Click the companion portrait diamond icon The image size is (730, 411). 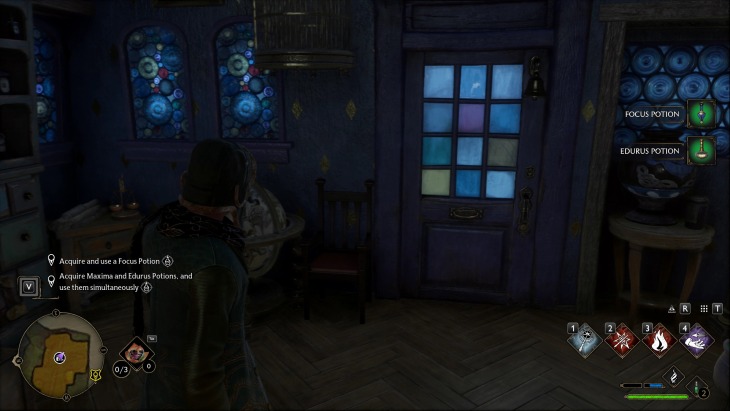135,351
